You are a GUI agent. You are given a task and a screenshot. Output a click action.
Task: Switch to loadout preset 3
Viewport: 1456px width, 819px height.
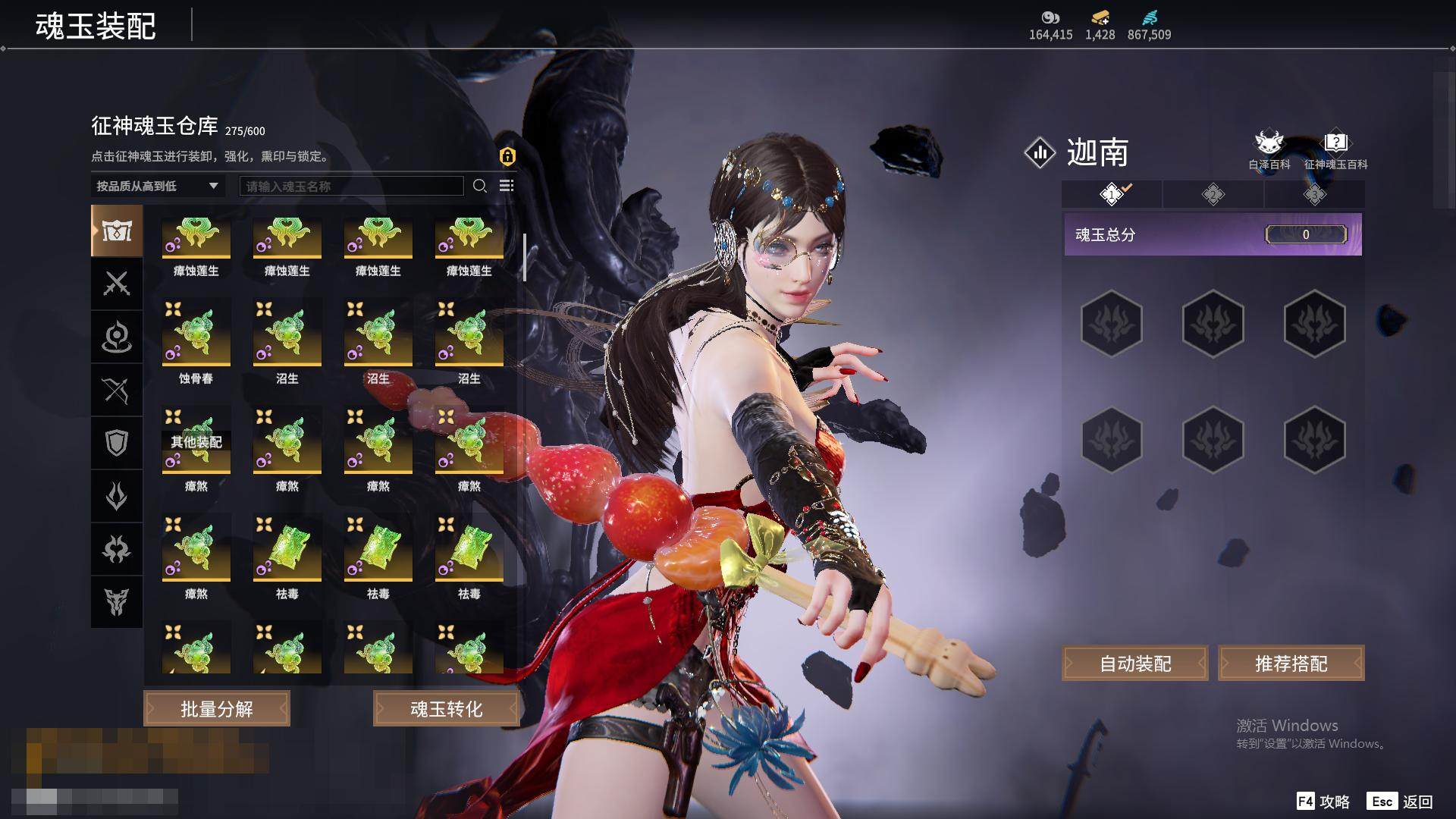coord(1314,195)
